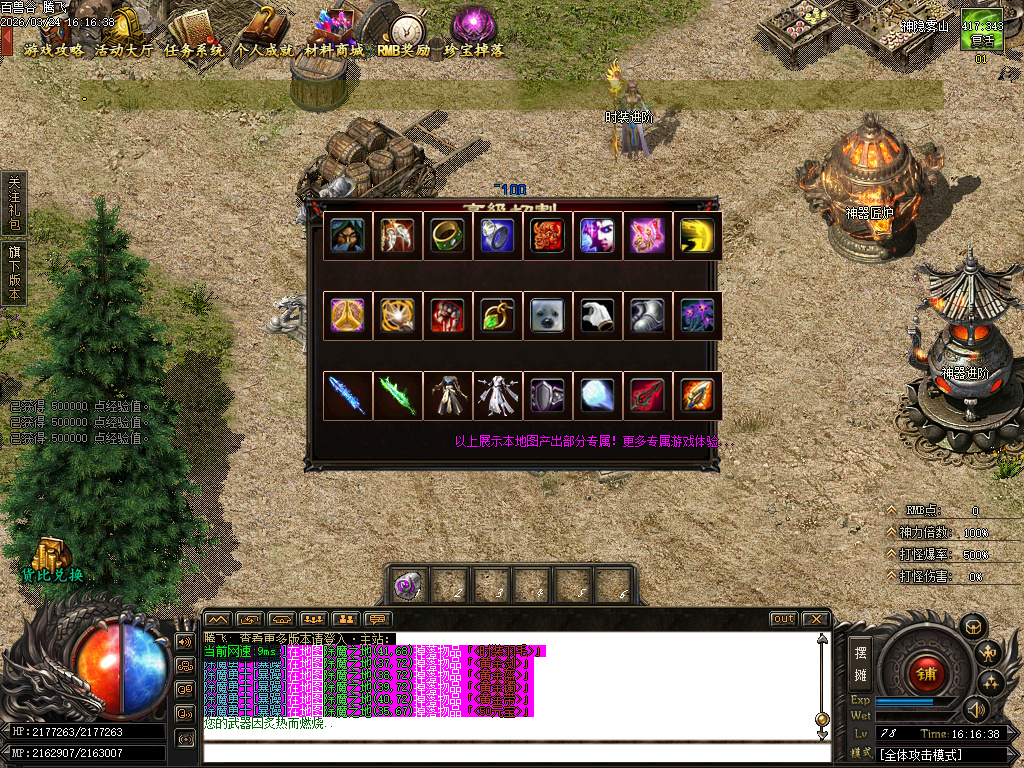Select the red demon mask item
This screenshot has width=1024, height=768.
[x=548, y=236]
